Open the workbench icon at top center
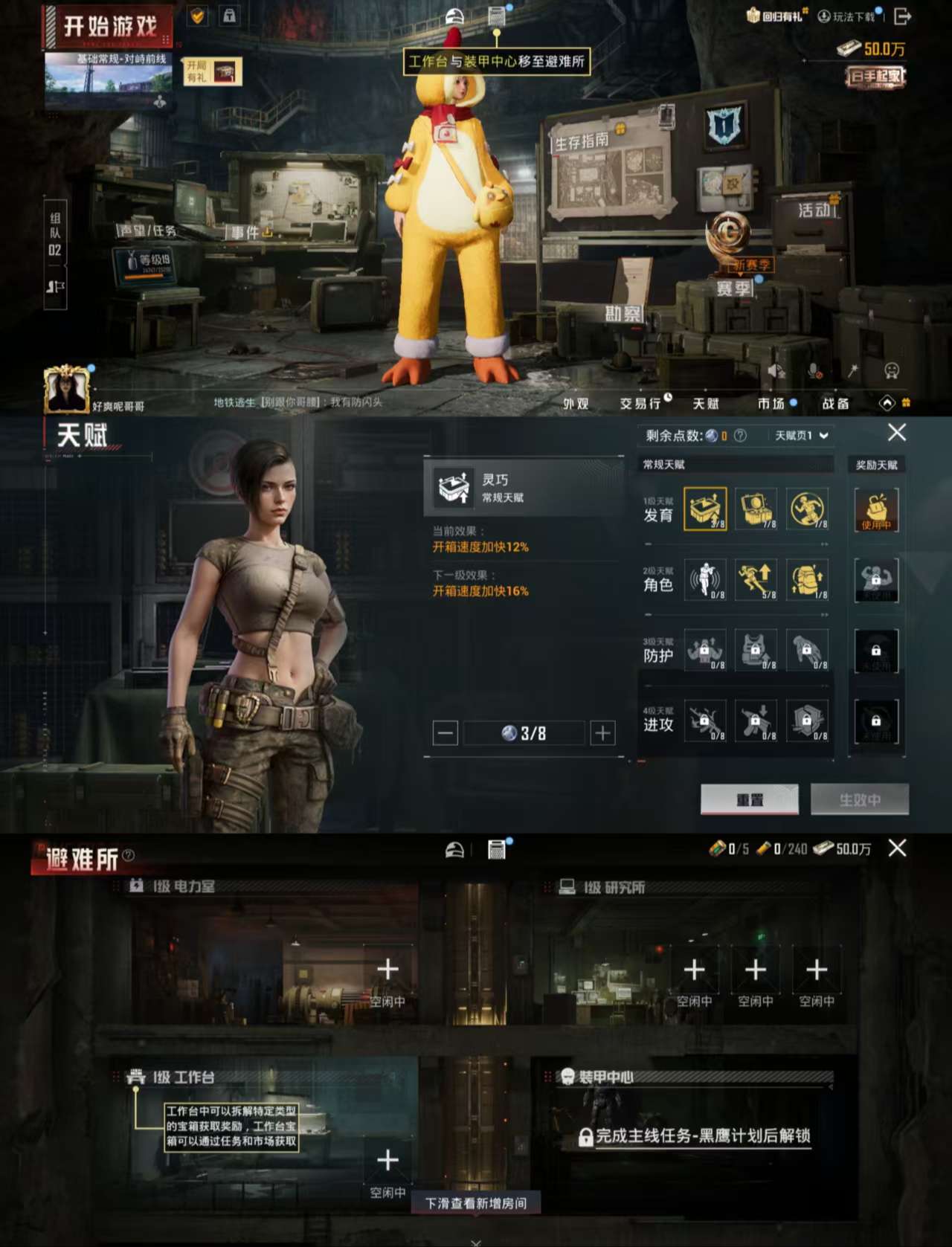 point(495,15)
